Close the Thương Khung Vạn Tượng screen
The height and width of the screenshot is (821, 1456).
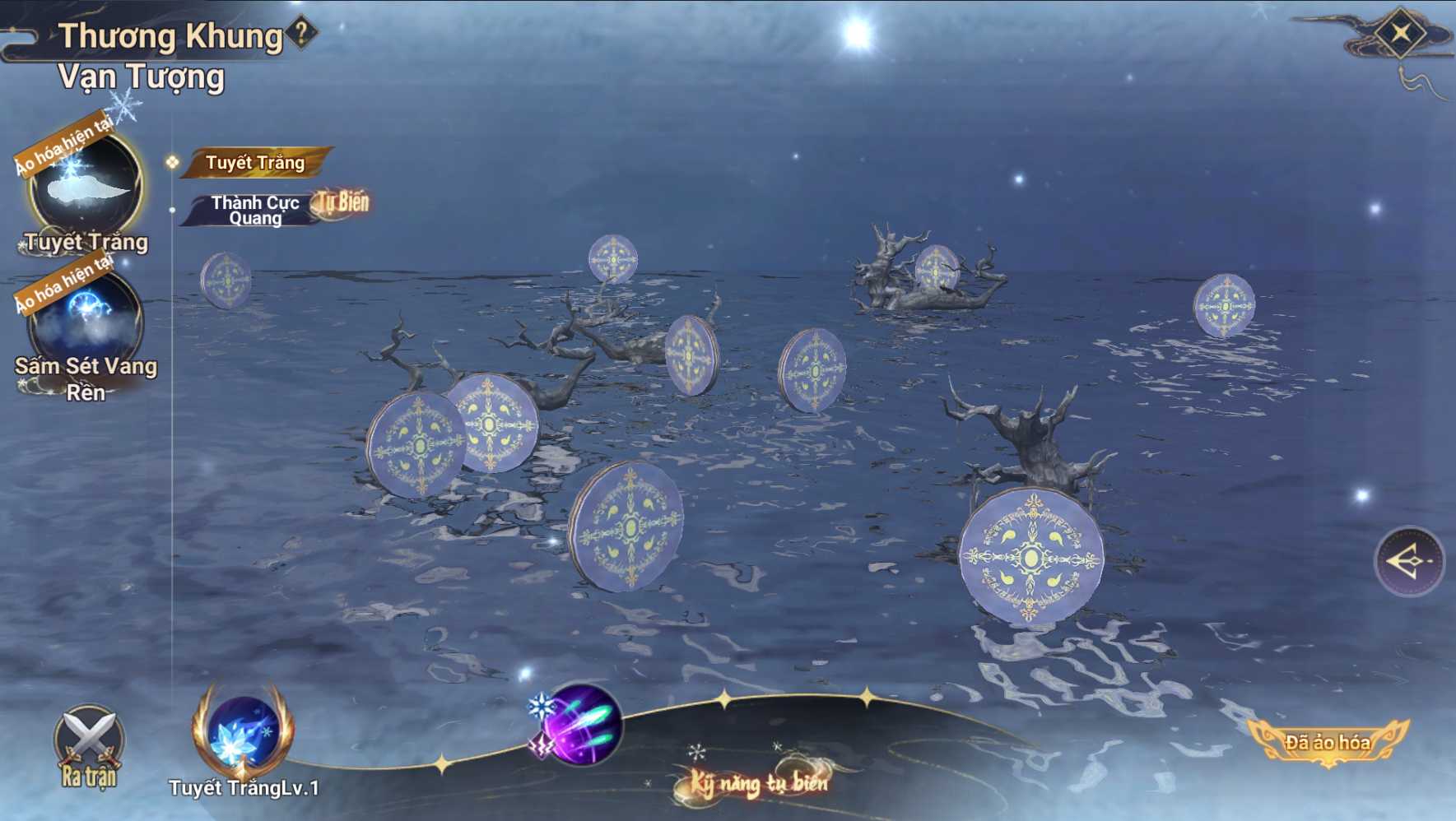click(1400, 34)
